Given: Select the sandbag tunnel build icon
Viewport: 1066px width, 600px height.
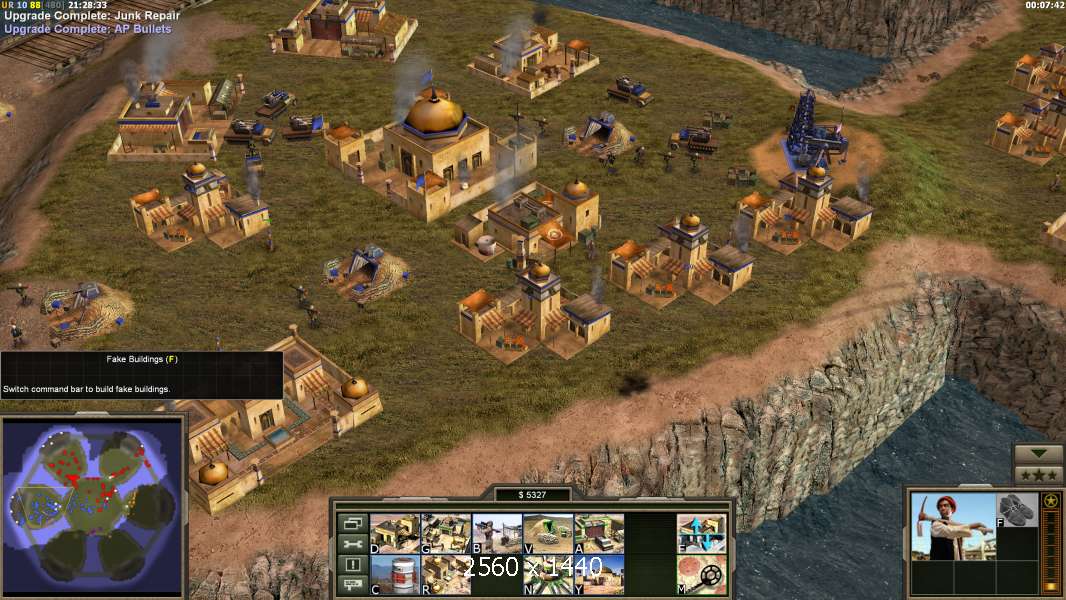Looking at the screenshot, I should [548, 533].
